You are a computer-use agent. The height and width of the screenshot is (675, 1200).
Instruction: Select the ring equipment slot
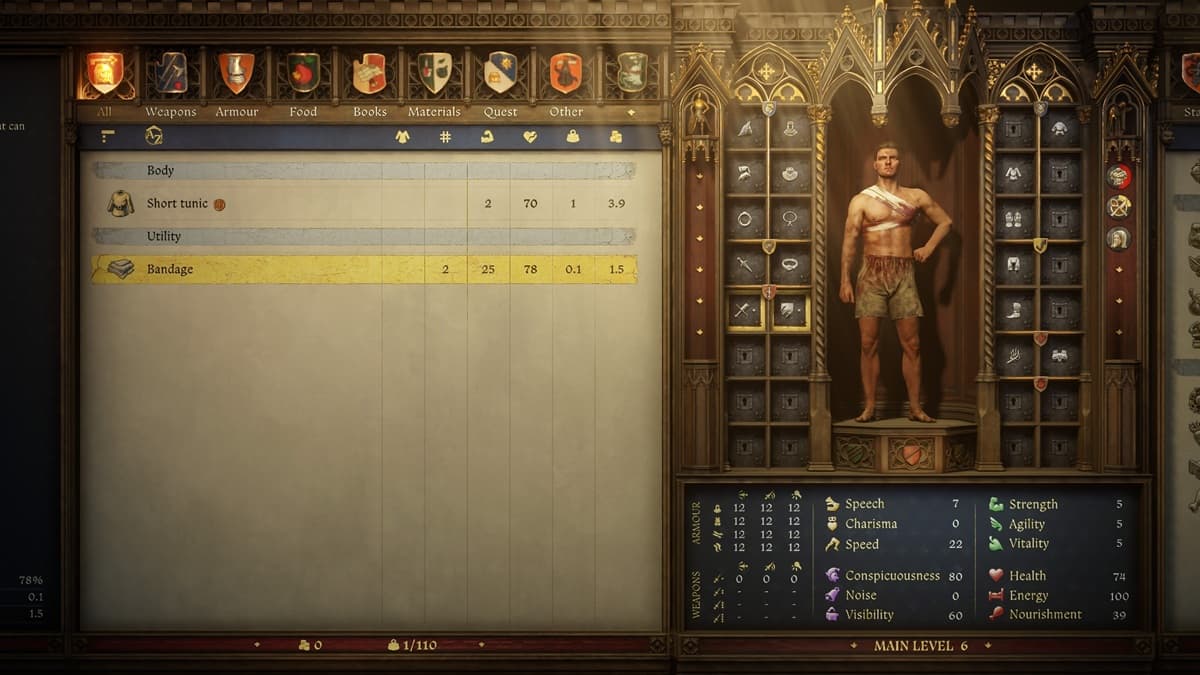pyautogui.click(x=745, y=219)
